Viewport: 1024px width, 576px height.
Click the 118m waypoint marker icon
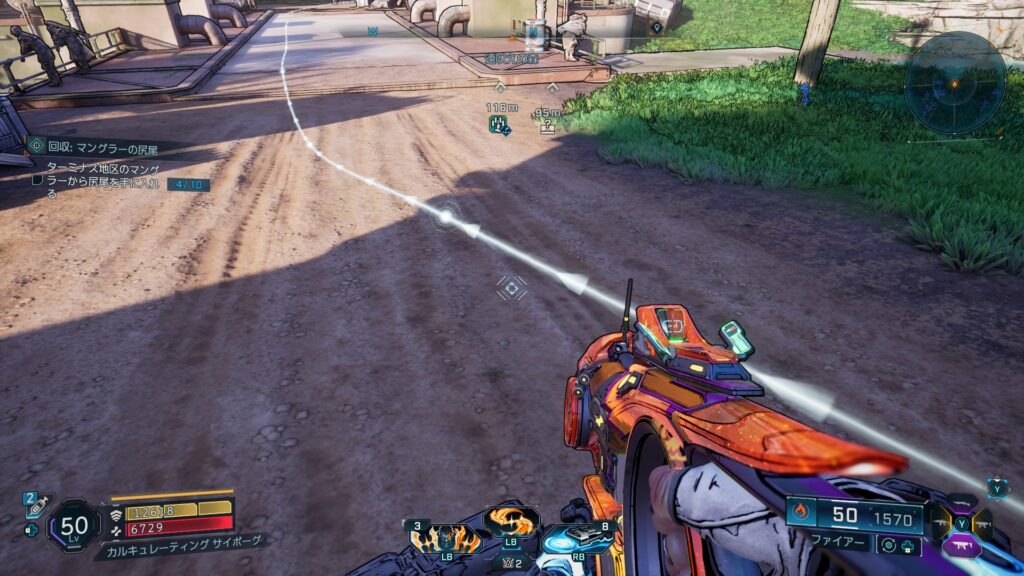click(x=500, y=125)
